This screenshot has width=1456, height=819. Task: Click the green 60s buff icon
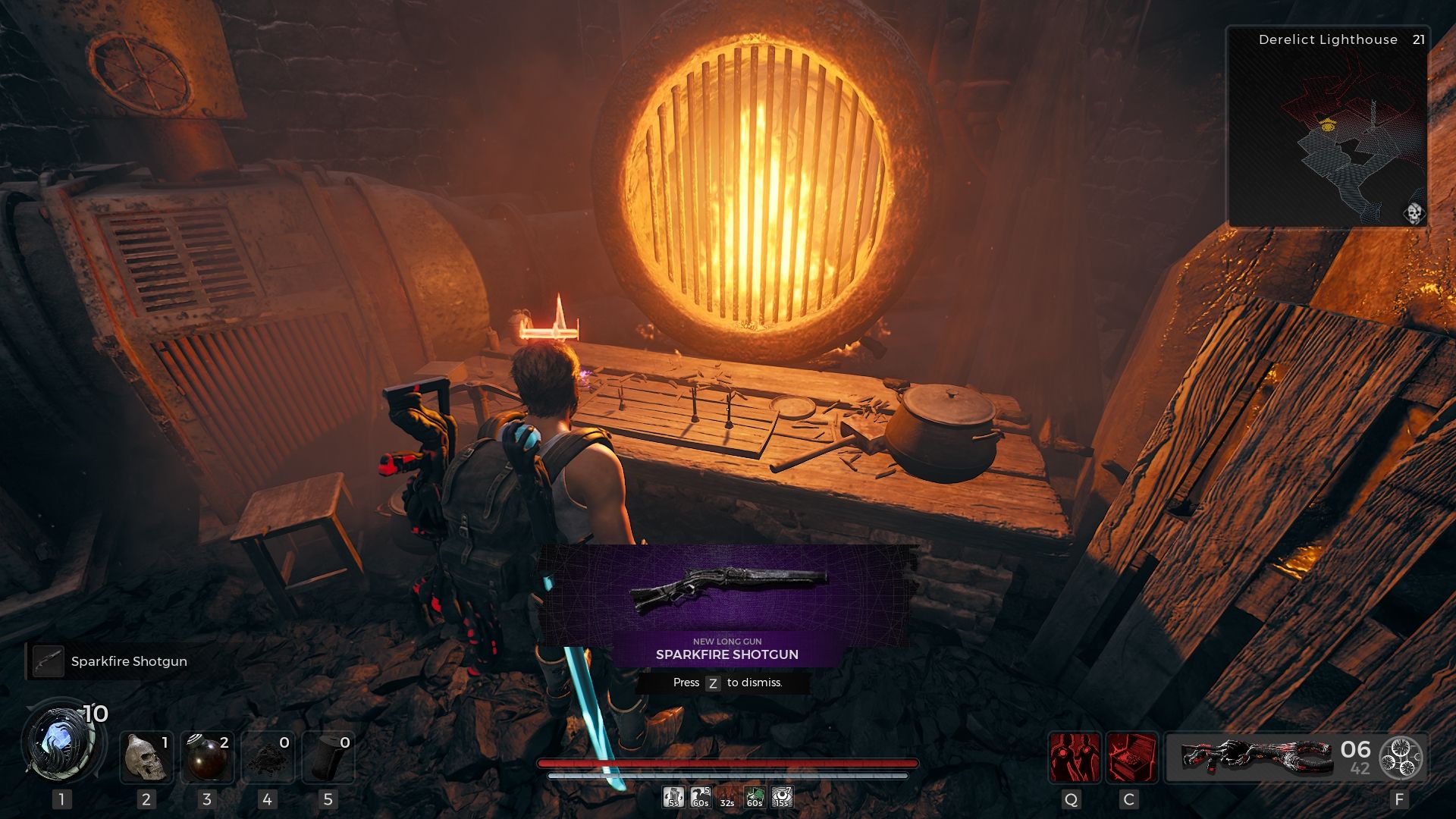coord(754,797)
